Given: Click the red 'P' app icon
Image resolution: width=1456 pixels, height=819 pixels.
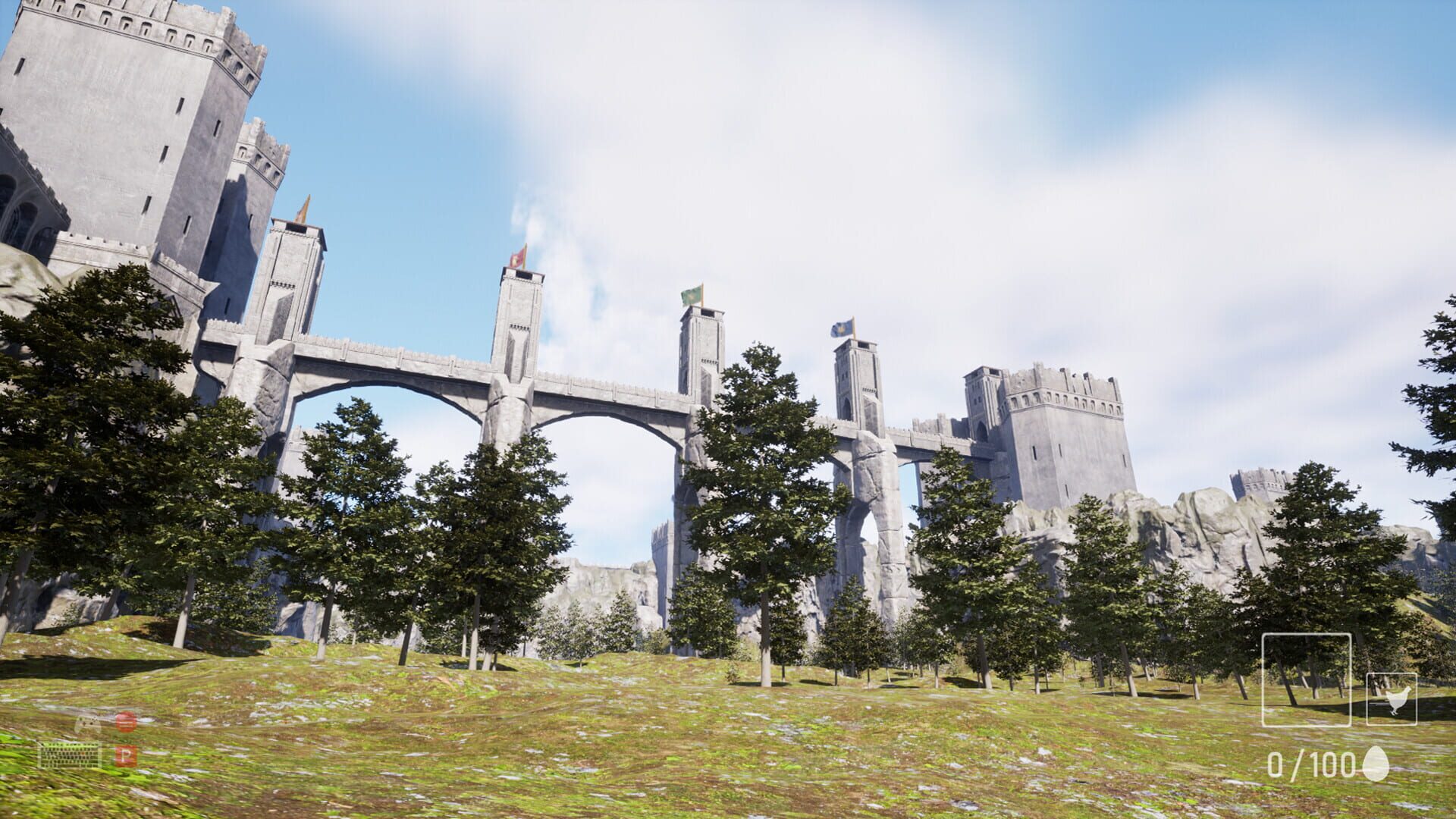Looking at the screenshot, I should 125,756.
